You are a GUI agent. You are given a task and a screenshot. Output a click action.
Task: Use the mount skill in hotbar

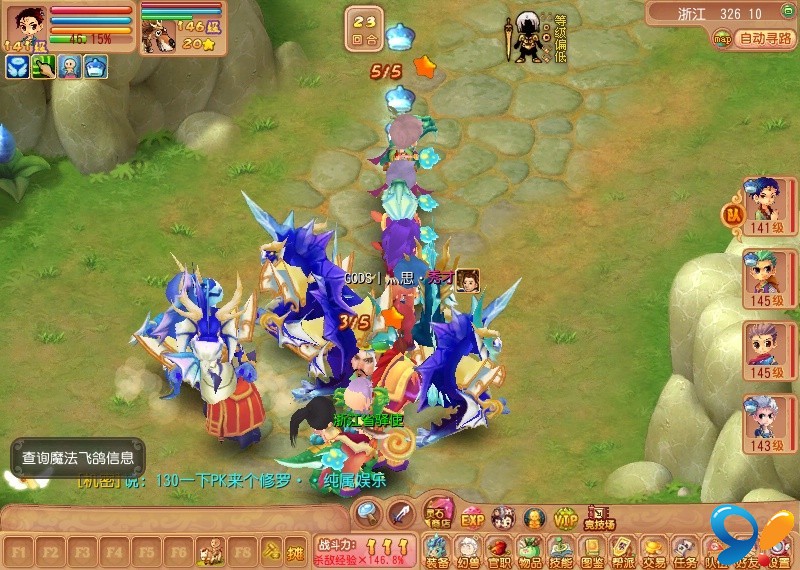point(211,550)
